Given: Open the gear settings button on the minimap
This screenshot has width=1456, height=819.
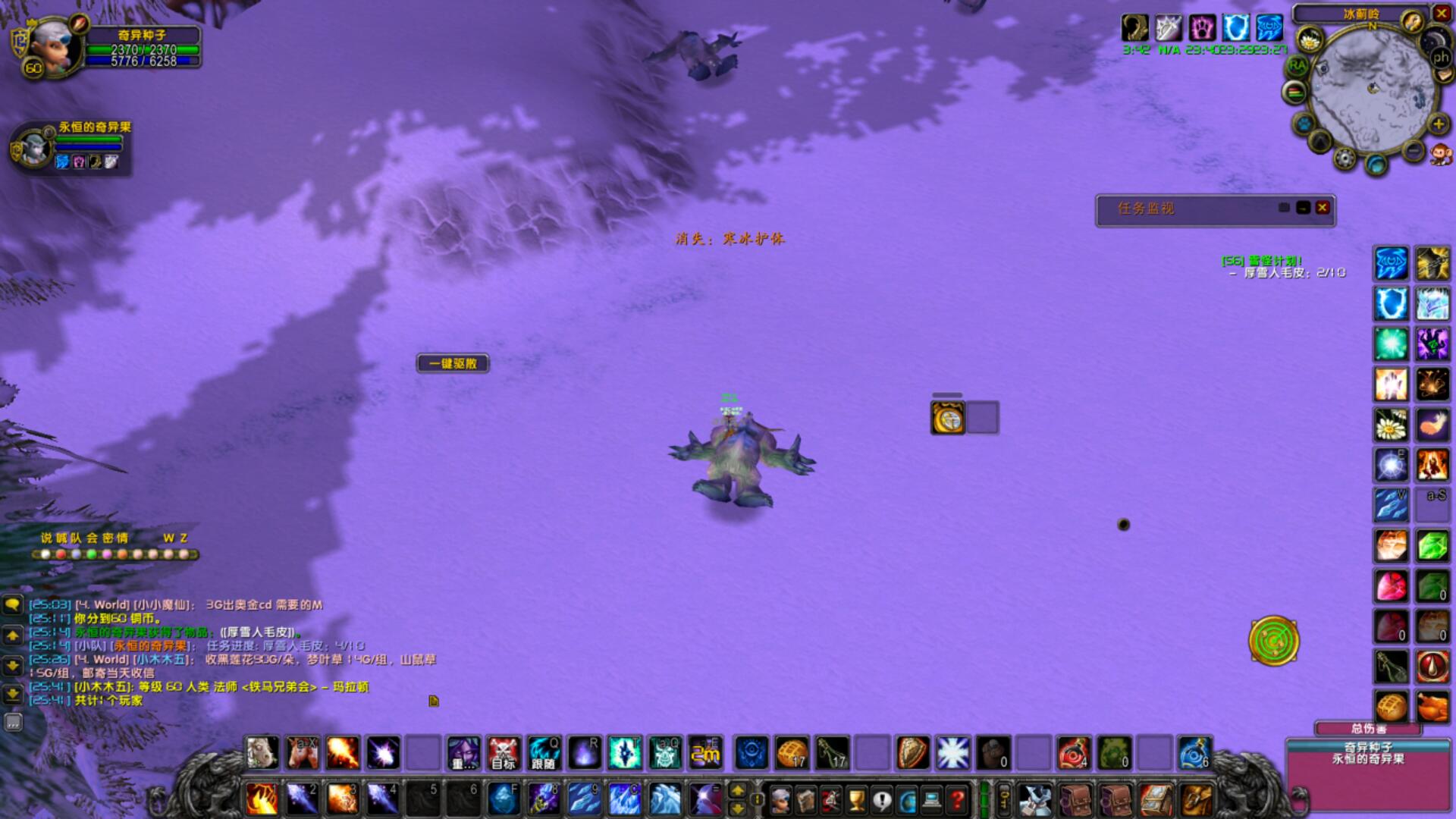Looking at the screenshot, I should [1345, 158].
